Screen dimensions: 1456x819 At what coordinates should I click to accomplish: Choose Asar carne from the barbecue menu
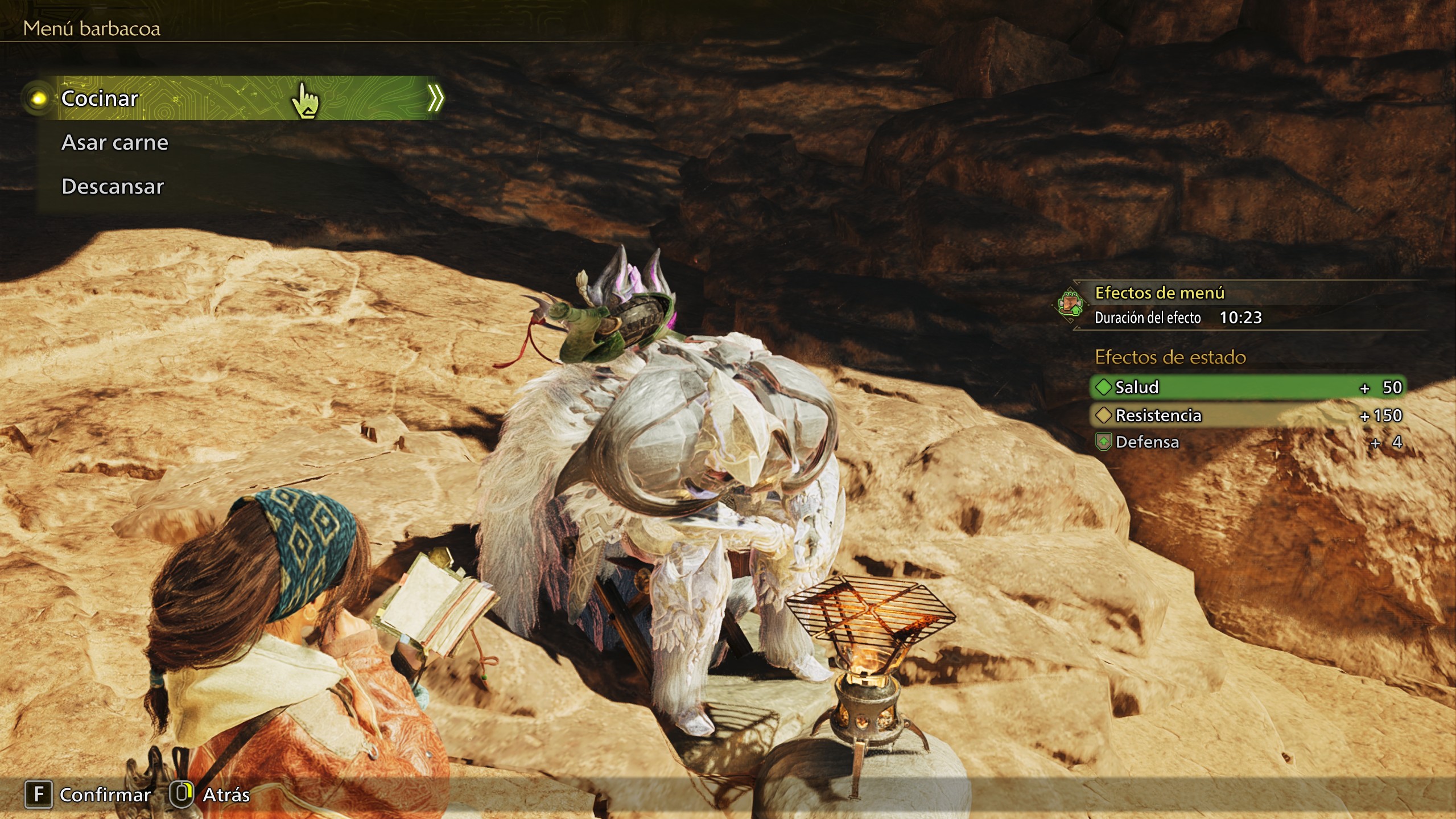coord(115,142)
